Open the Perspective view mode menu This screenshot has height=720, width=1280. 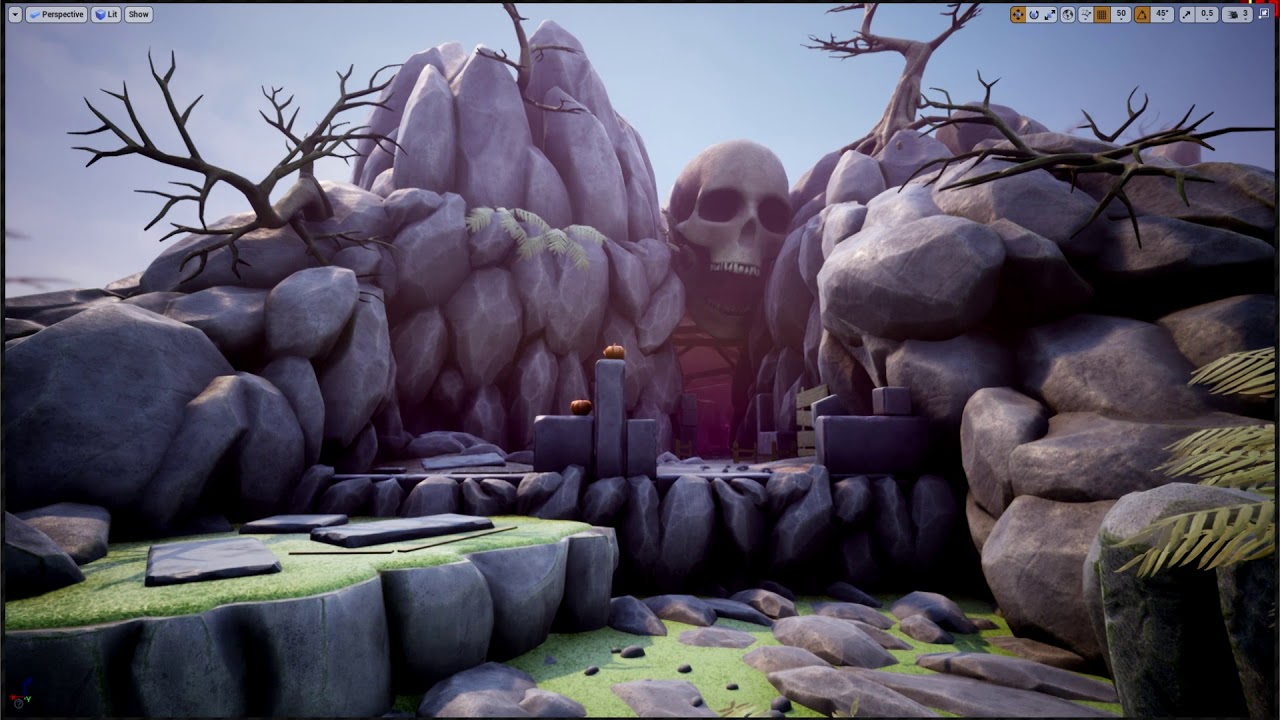coord(56,15)
